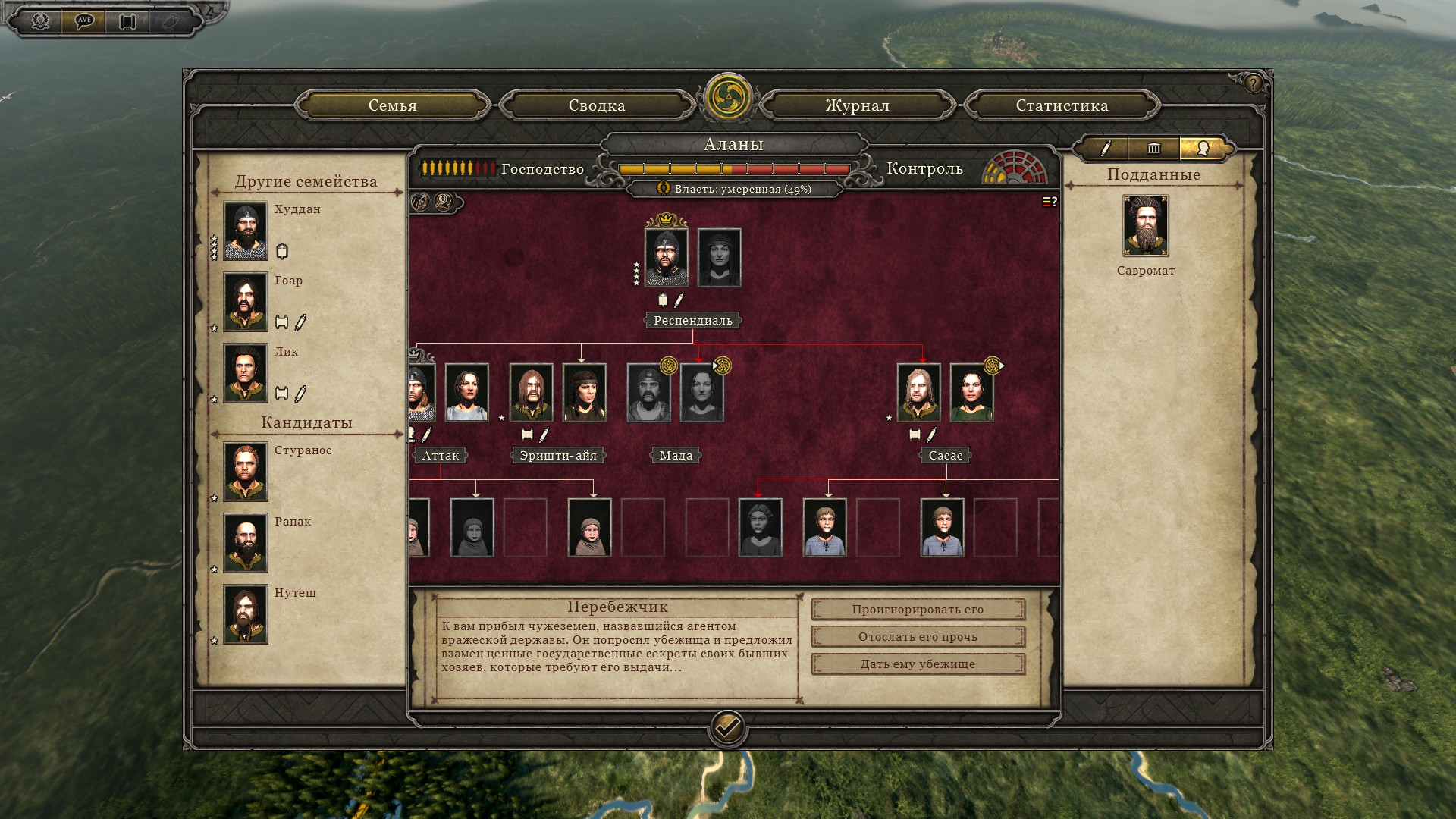Pick candidate Рапак
Image resolution: width=1456 pixels, height=819 pixels.
click(246, 543)
